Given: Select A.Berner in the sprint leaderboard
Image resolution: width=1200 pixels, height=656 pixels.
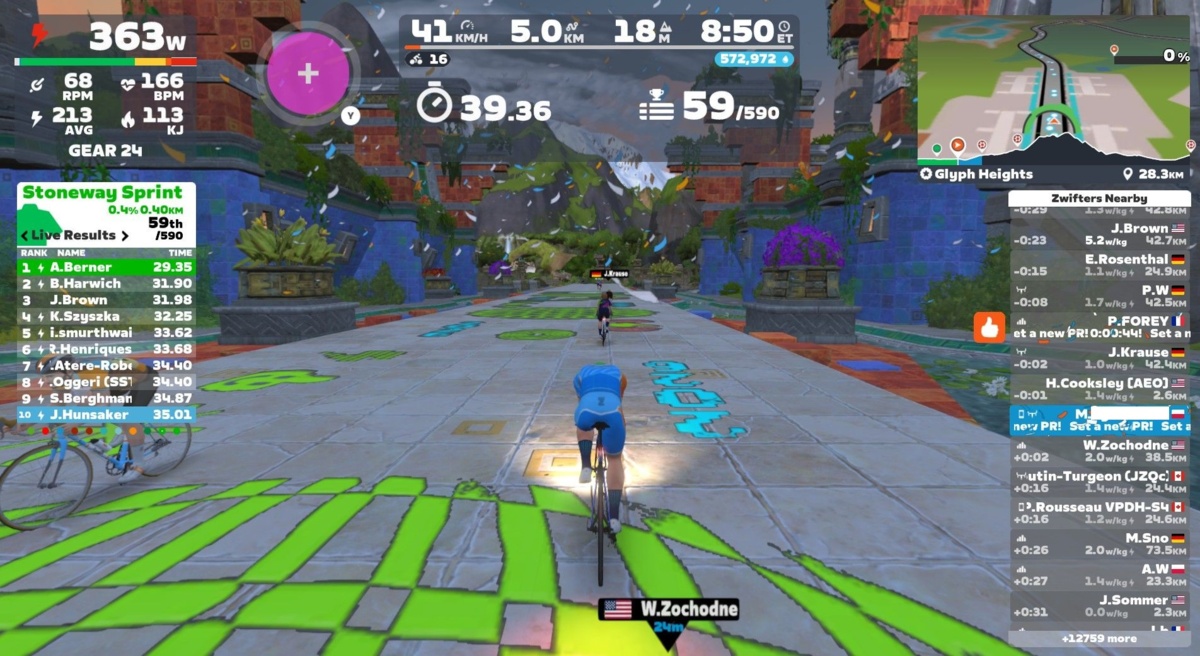Looking at the screenshot, I should 106,267.
